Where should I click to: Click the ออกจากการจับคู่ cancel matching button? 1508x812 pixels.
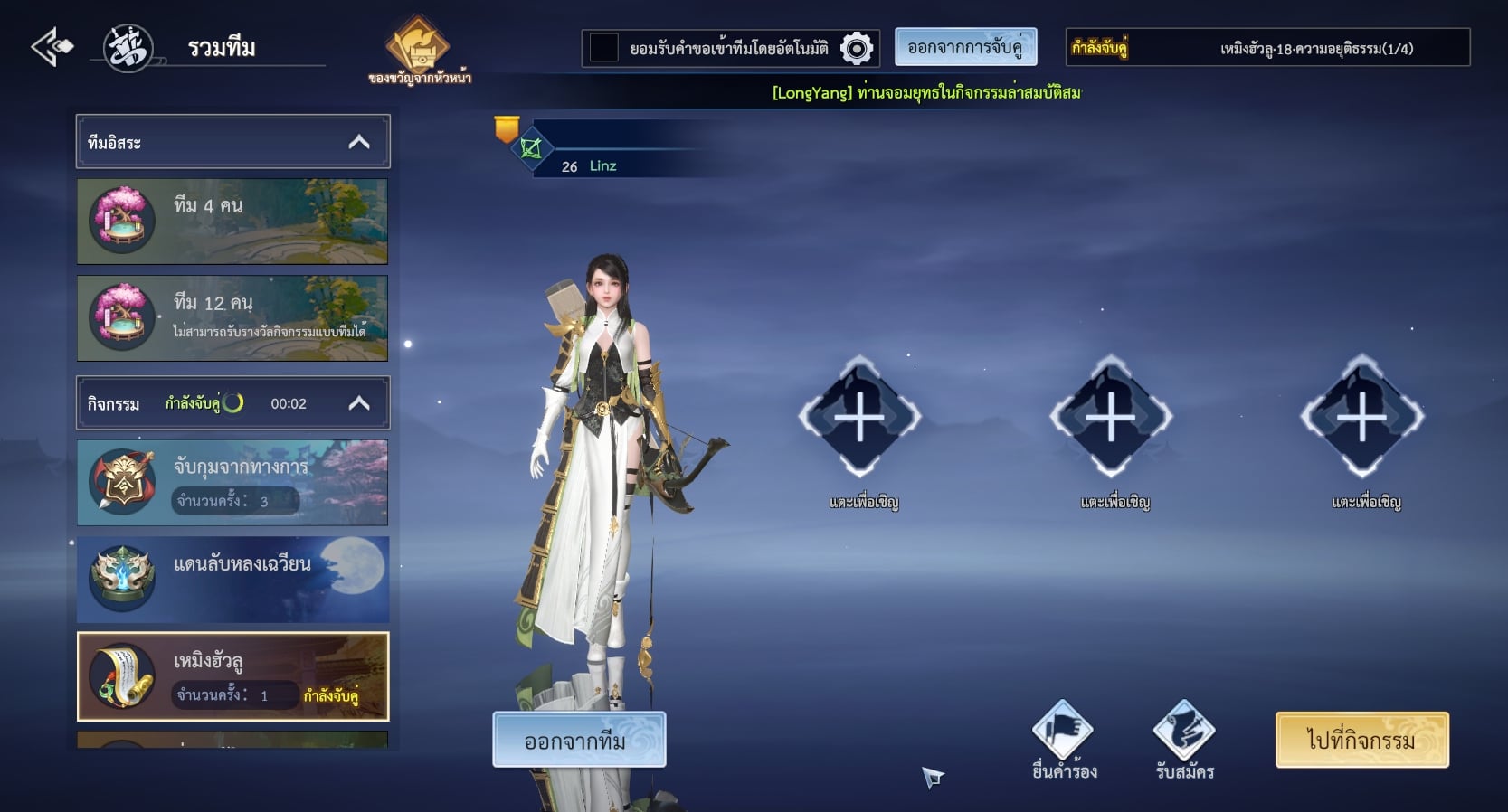coord(965,47)
